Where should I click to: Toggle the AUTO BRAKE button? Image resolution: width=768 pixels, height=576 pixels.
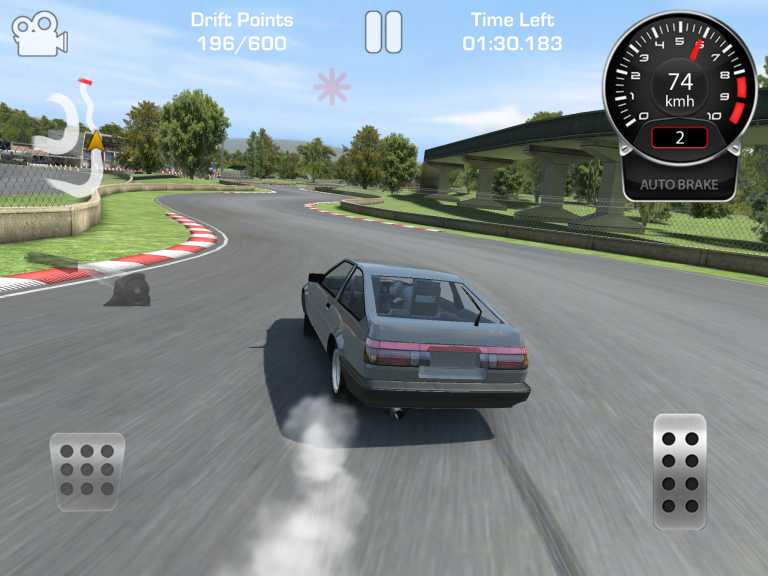pos(680,185)
